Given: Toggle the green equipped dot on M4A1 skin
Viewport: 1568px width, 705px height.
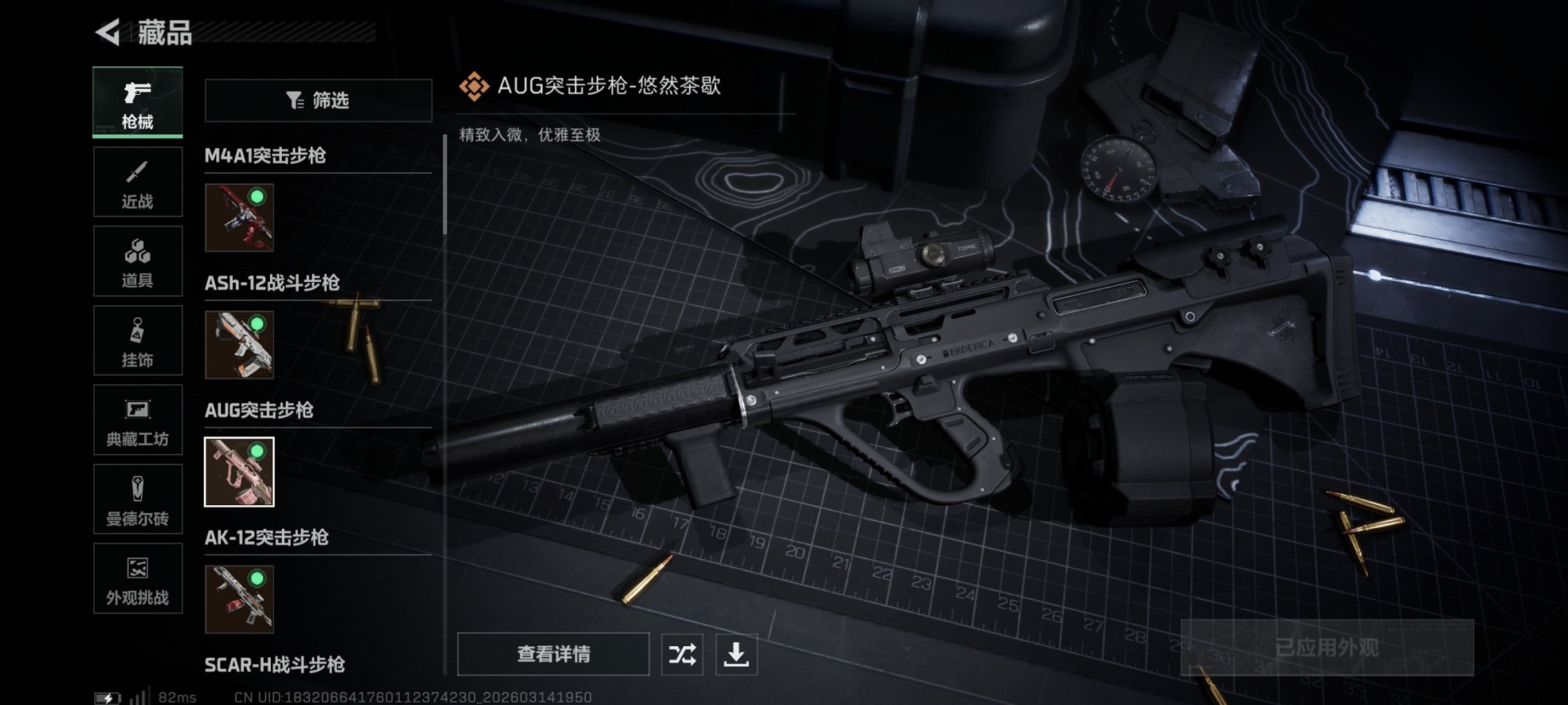Looking at the screenshot, I should pos(257,197).
